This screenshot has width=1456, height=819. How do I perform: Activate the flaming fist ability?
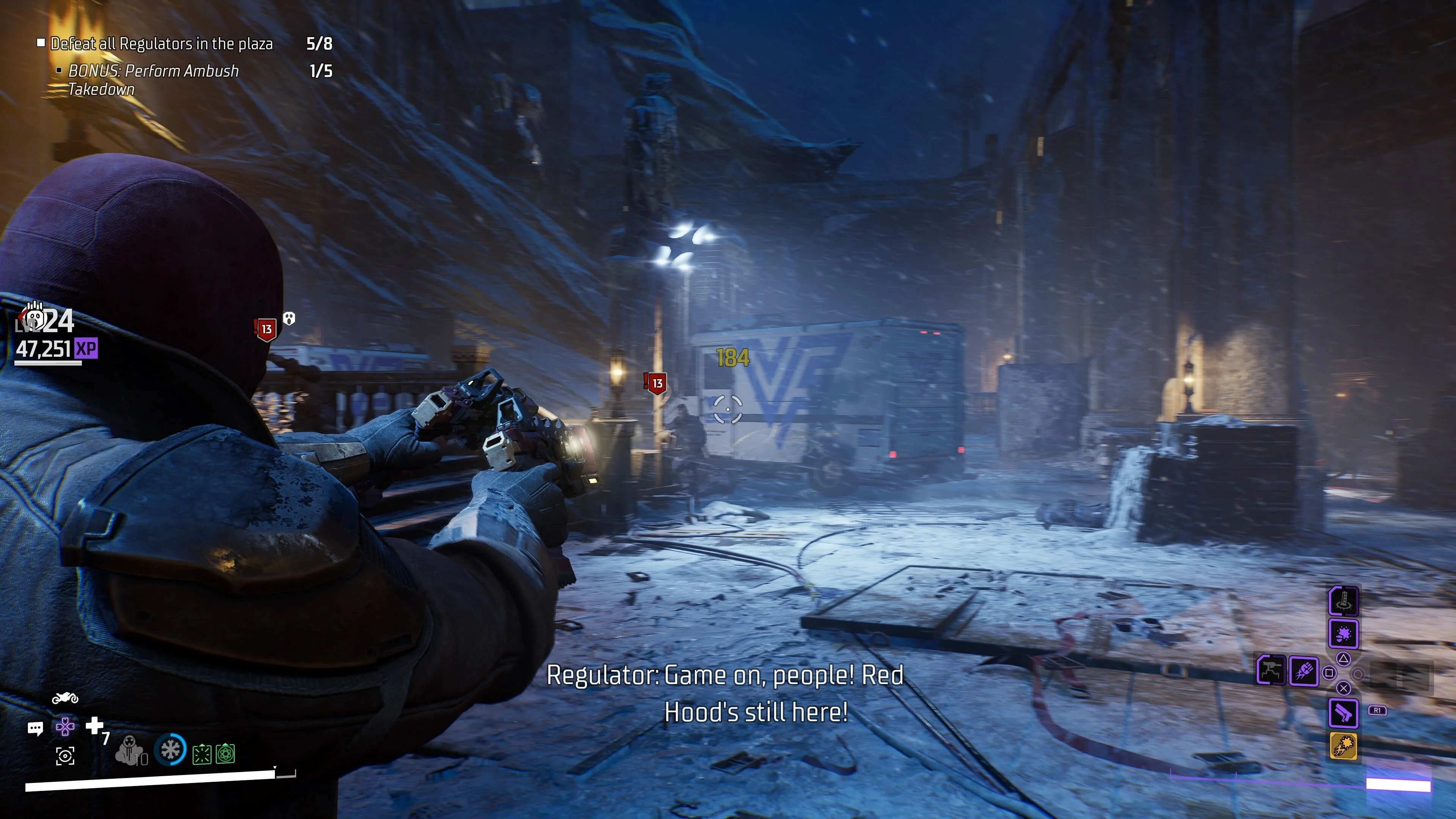1304,672
